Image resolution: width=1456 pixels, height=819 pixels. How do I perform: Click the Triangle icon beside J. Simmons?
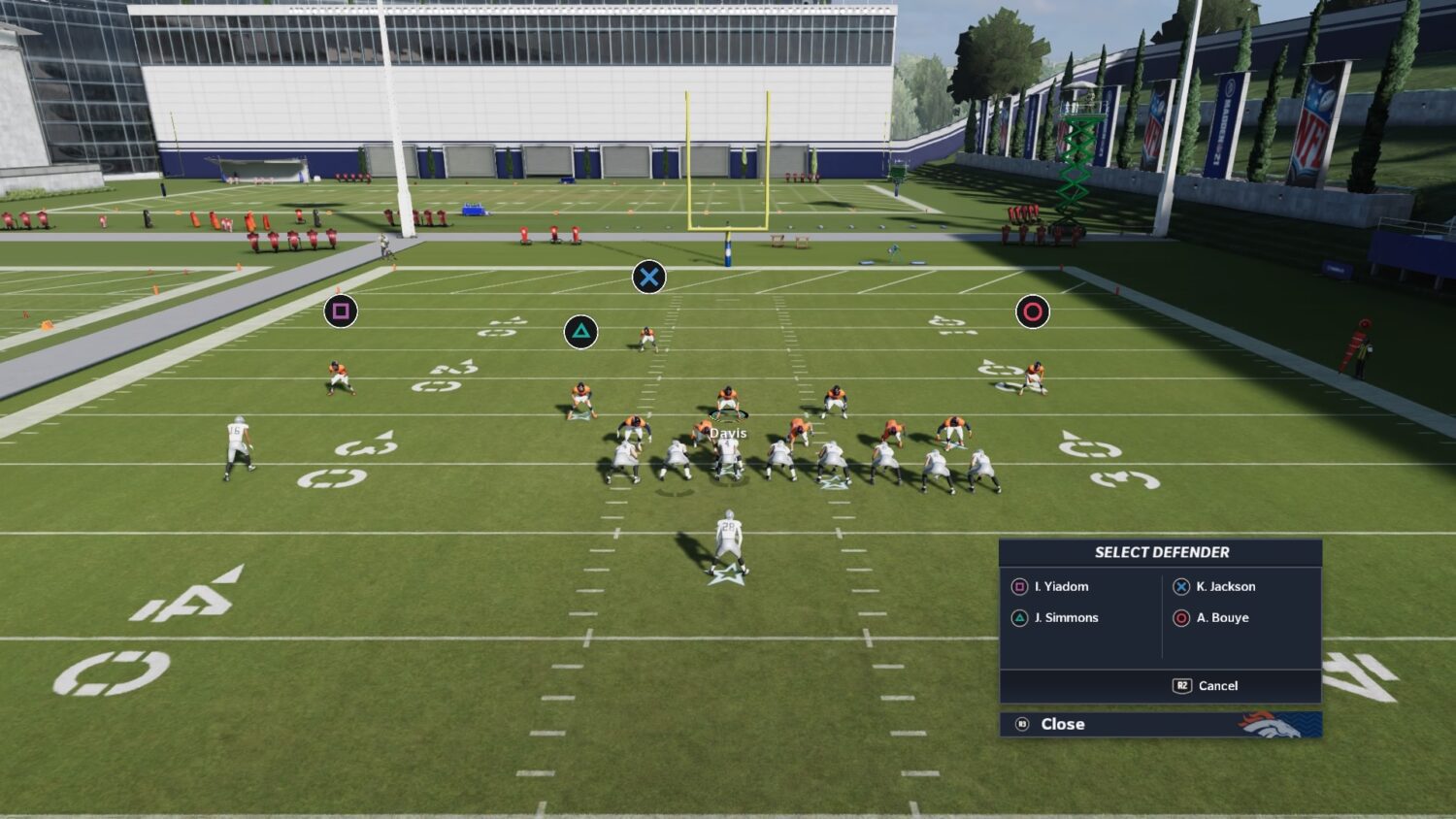pyautogui.click(x=1020, y=617)
